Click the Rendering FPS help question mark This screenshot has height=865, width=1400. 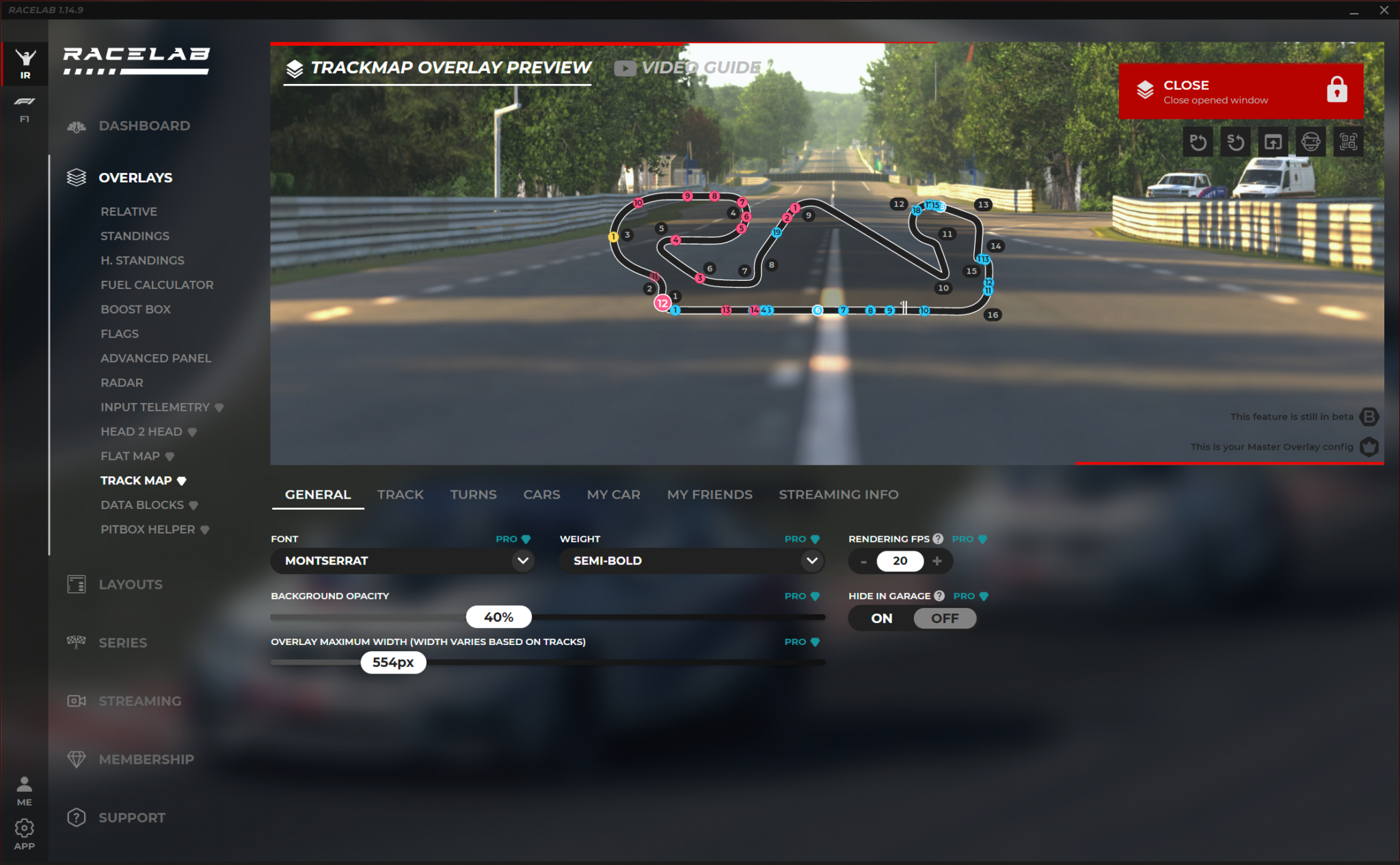(938, 538)
